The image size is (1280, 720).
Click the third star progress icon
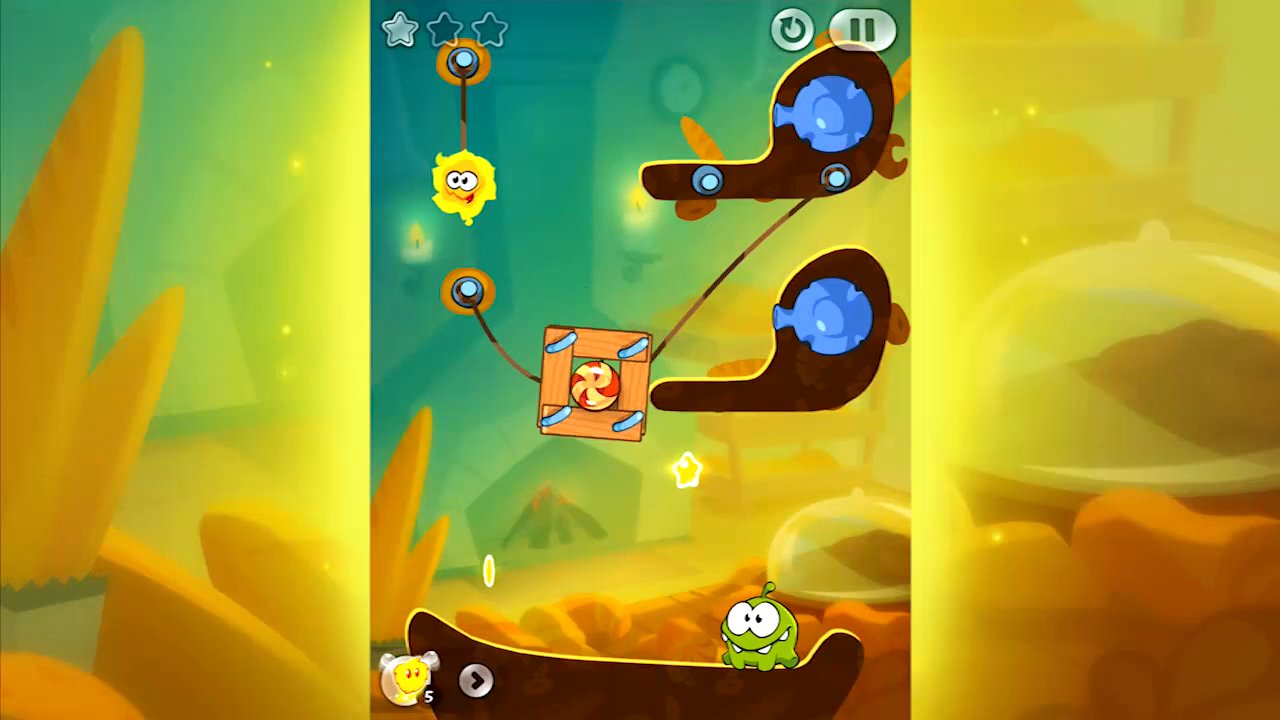[x=489, y=31]
